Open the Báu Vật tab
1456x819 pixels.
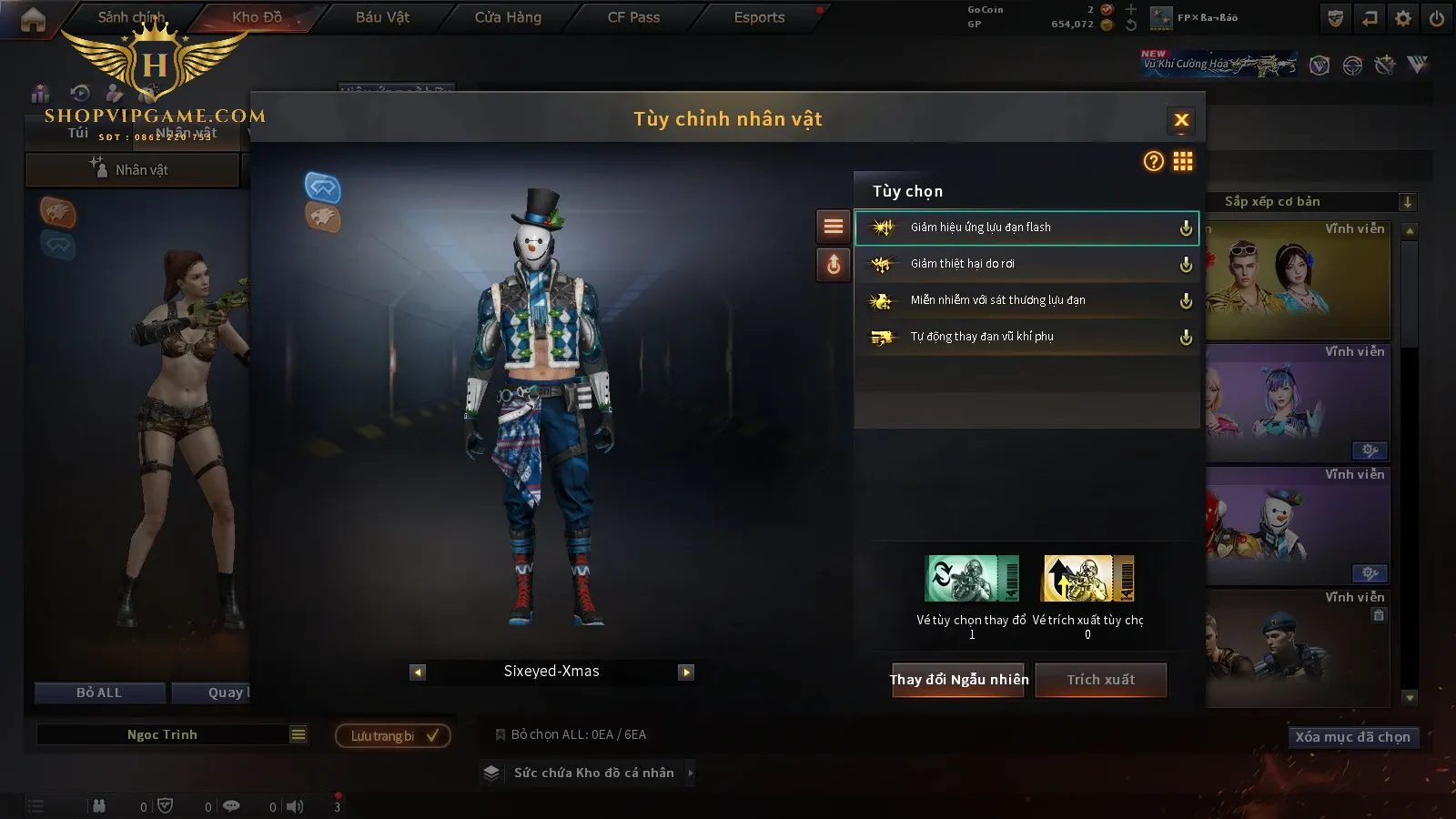point(382,17)
